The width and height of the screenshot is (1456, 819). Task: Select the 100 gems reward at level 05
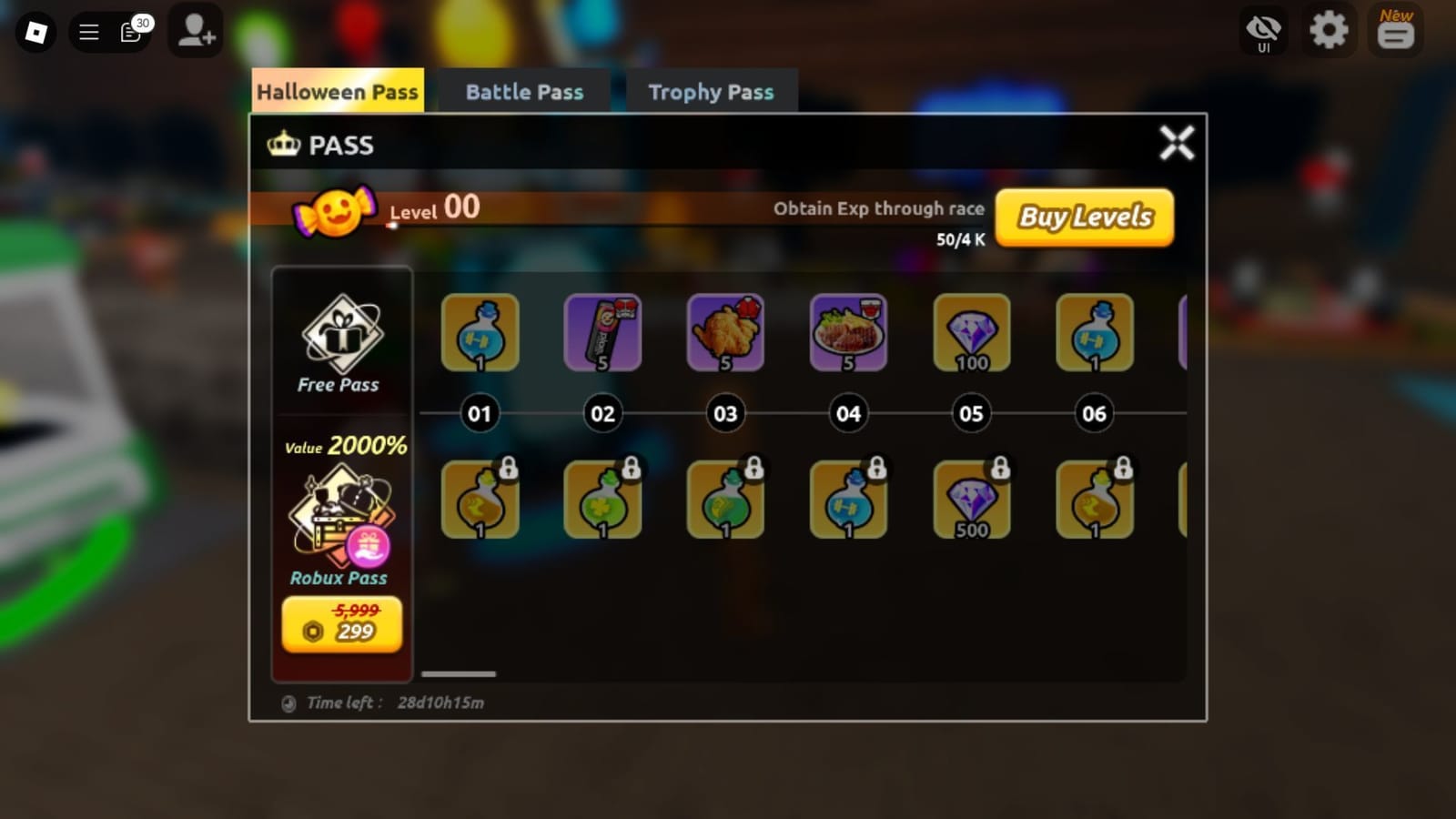pyautogui.click(x=971, y=333)
